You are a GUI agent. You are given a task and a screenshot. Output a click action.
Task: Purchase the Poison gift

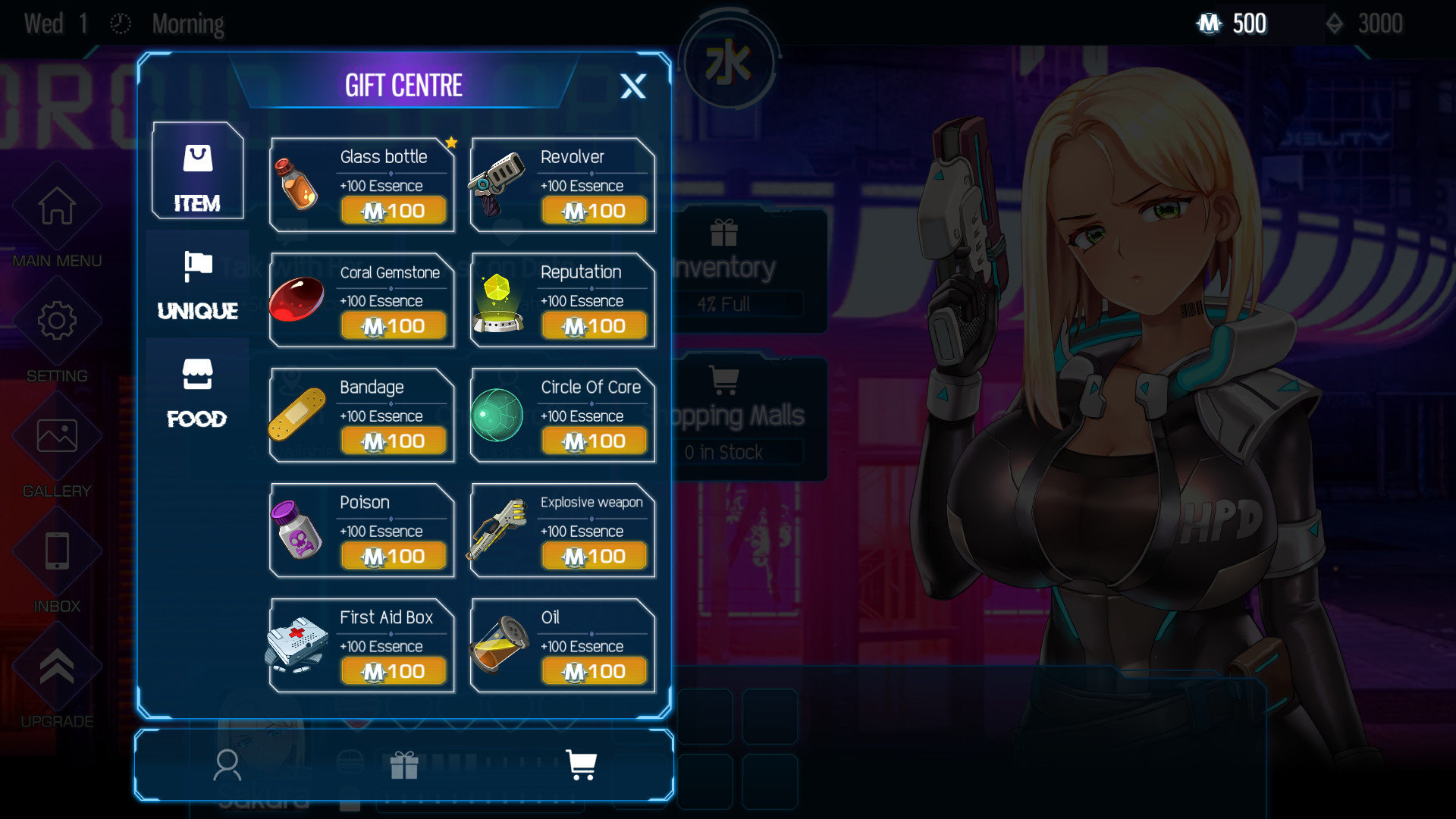click(x=393, y=555)
